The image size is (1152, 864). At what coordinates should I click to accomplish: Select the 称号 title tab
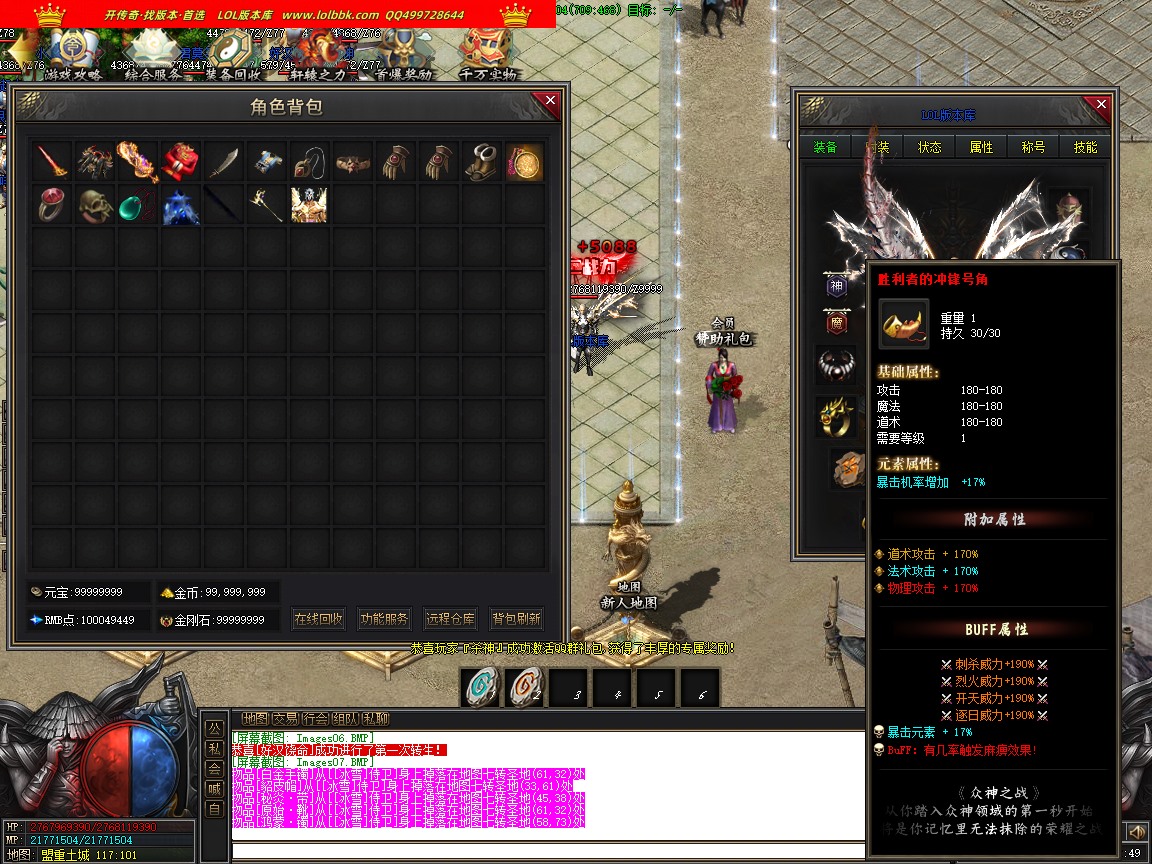point(1033,147)
